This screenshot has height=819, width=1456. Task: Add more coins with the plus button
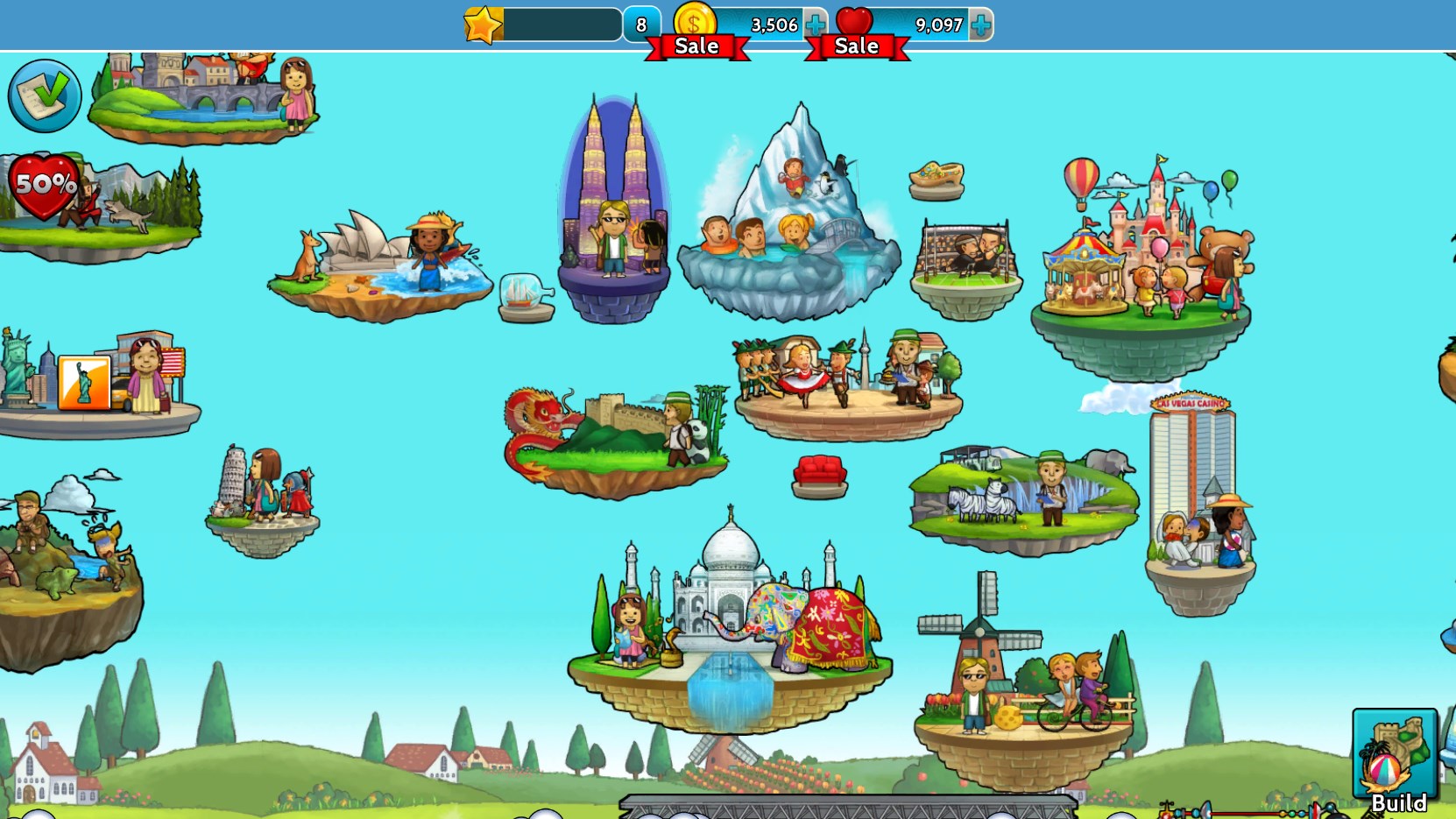pyautogui.click(x=815, y=25)
